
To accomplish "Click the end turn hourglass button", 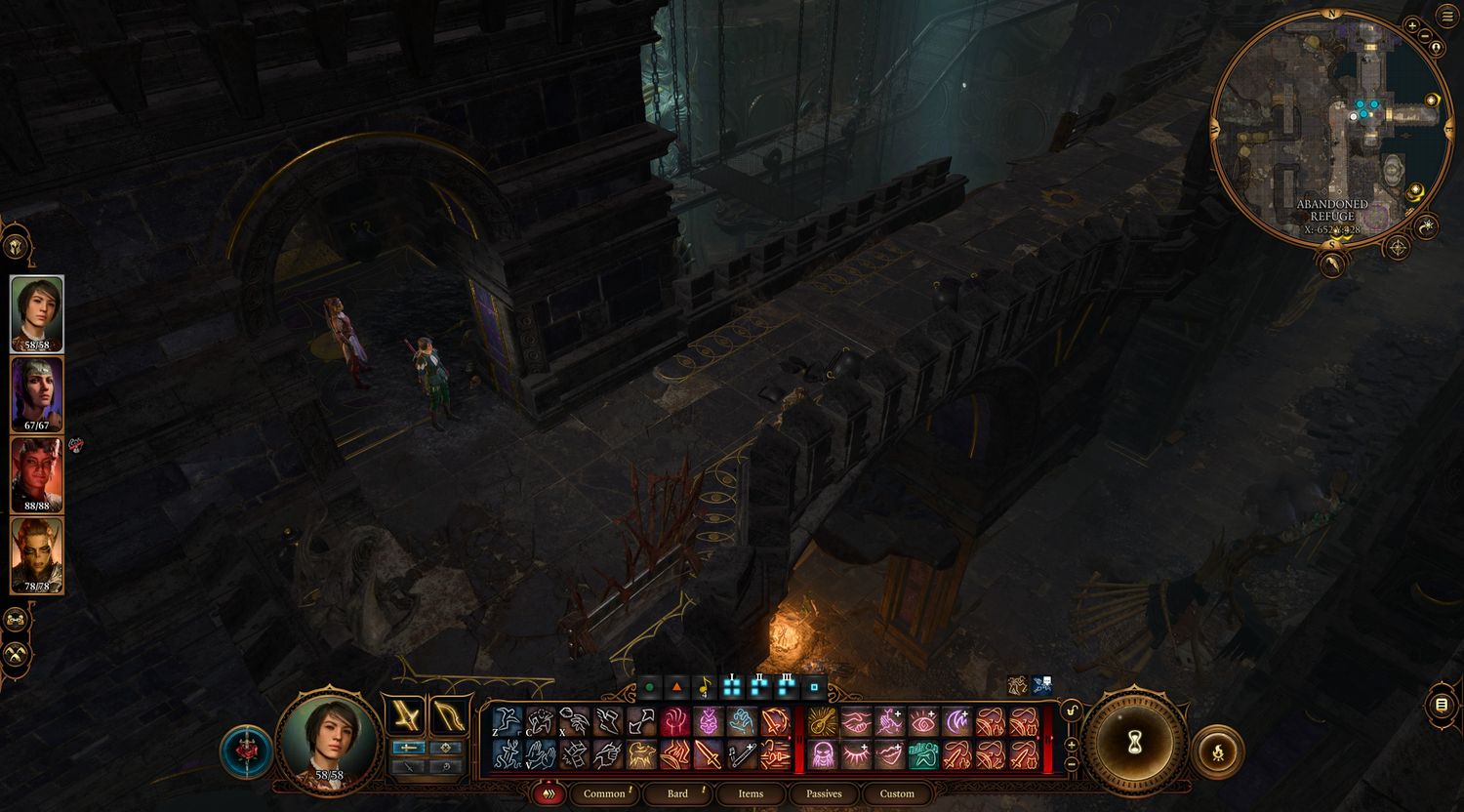I will click(1134, 744).
